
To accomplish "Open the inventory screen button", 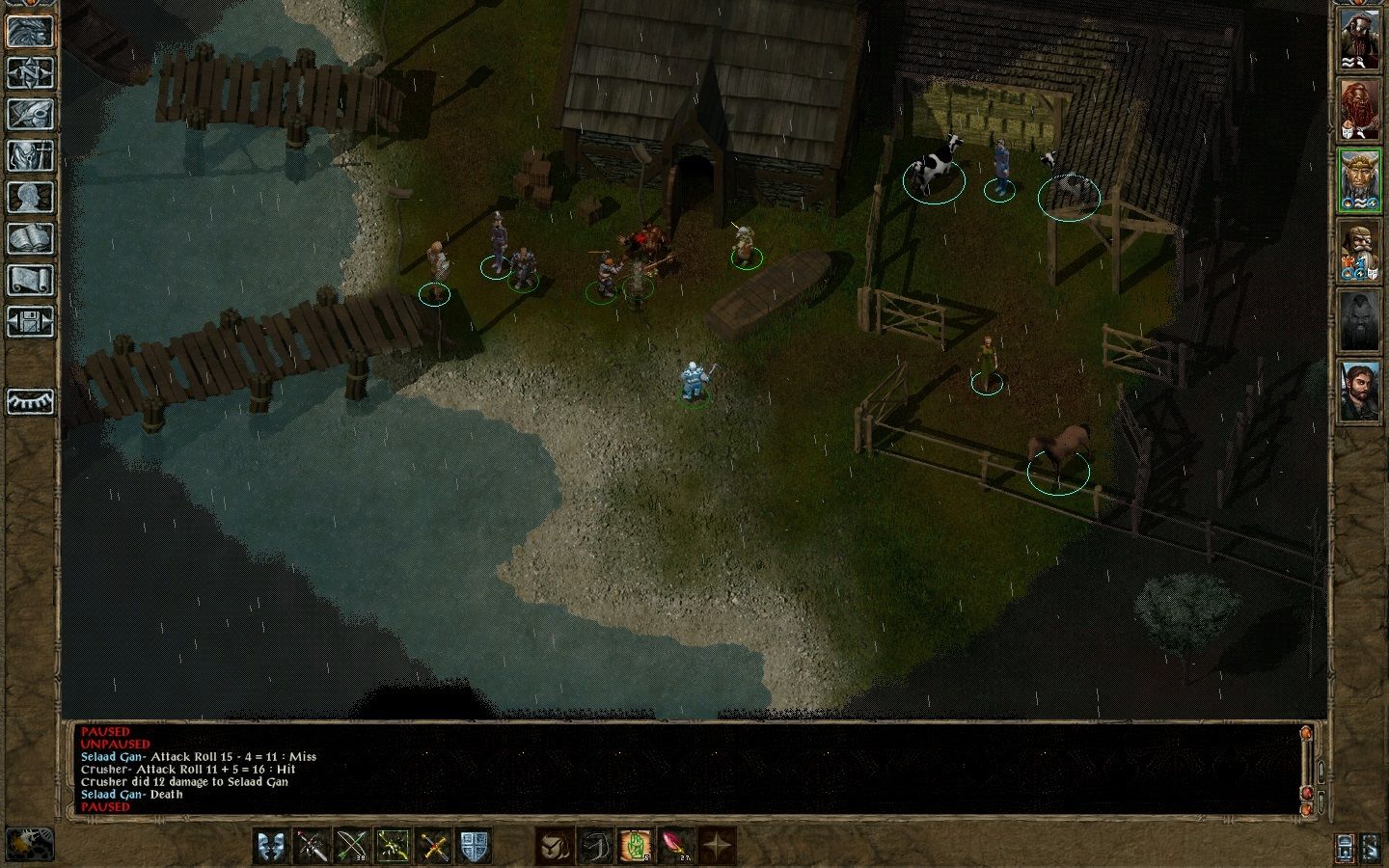I will pos(30,155).
